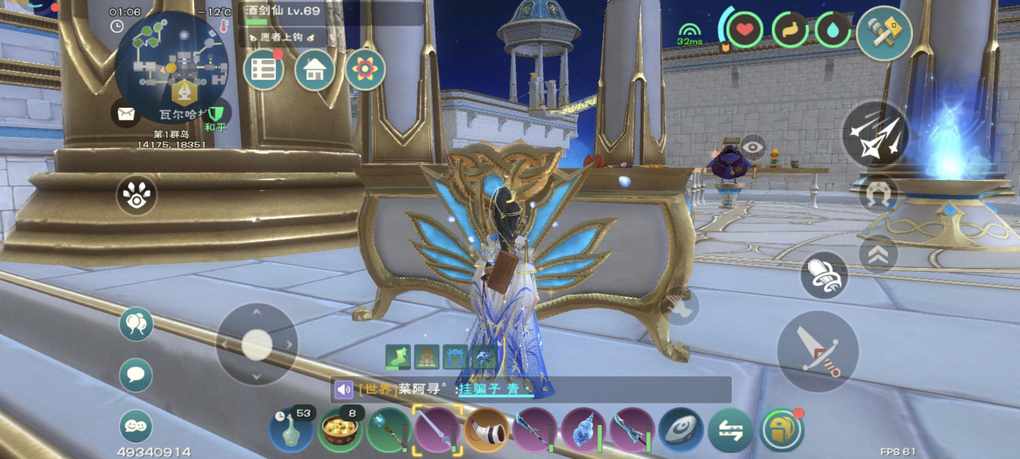The height and width of the screenshot is (459, 1020).
Task: Select the potion bottle slot with 53
Action: (x=289, y=430)
